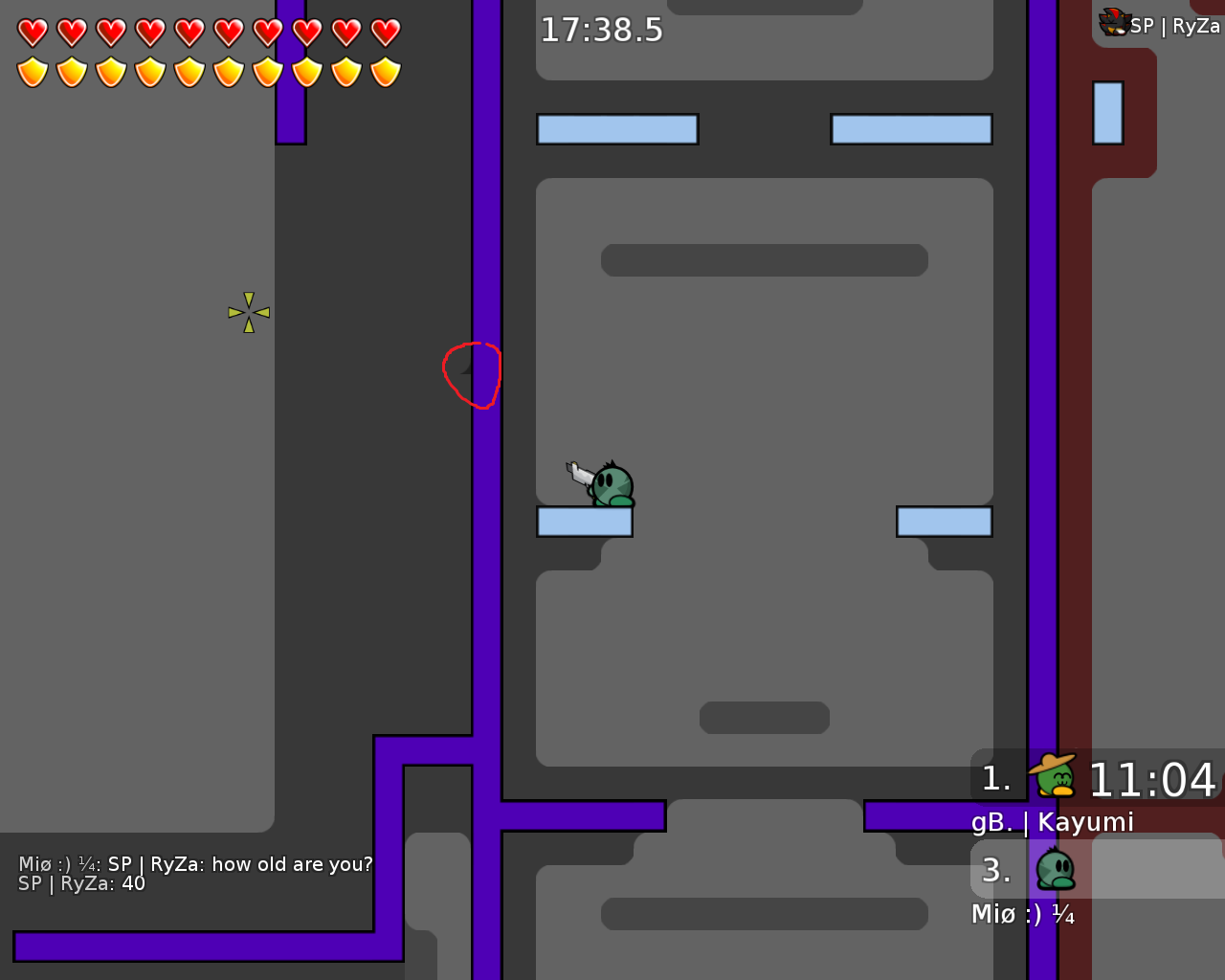
Task: Click the green tee character holding the gun
Action: click(x=611, y=483)
